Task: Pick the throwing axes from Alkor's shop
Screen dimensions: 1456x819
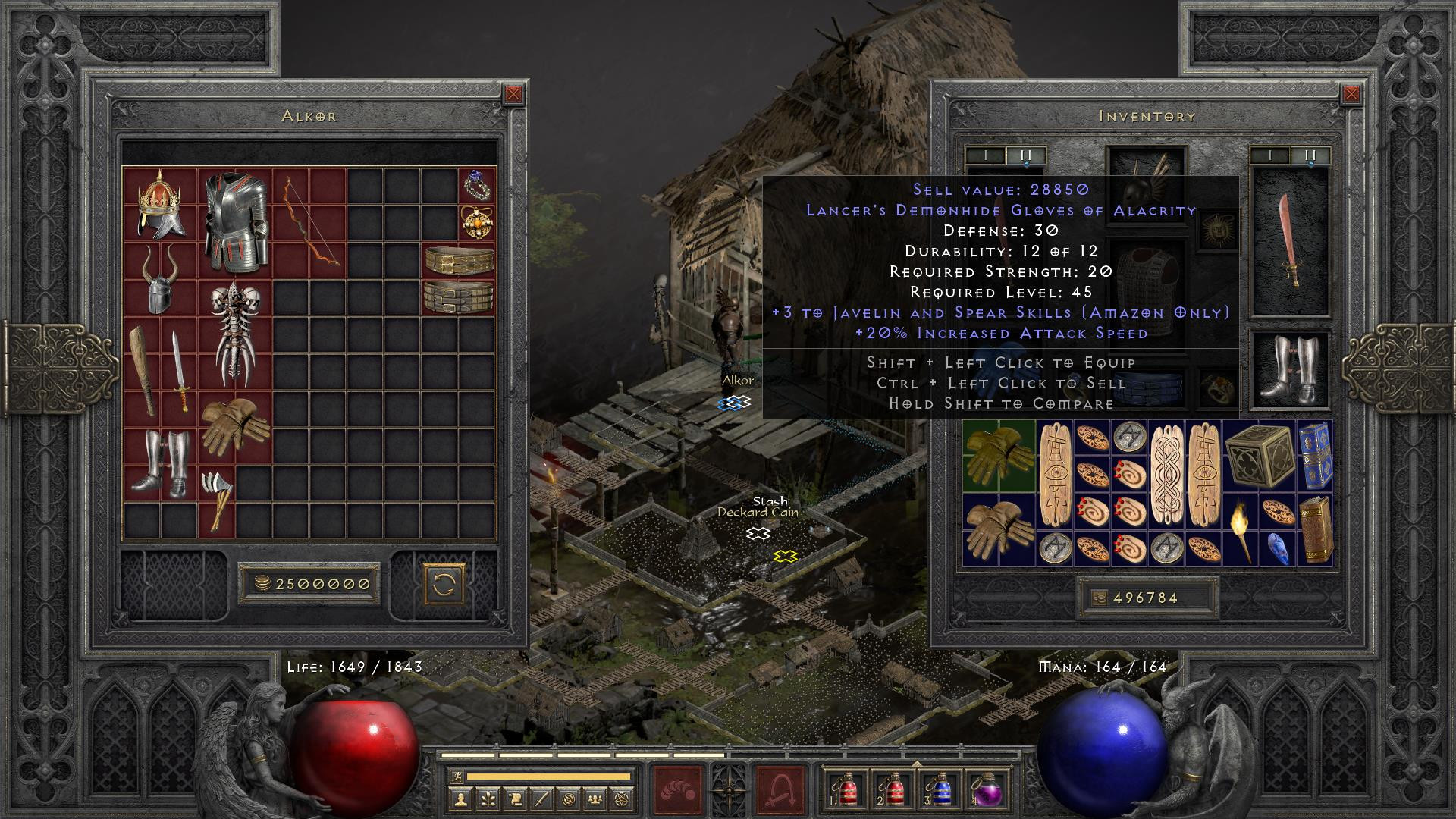Action: coord(216,499)
